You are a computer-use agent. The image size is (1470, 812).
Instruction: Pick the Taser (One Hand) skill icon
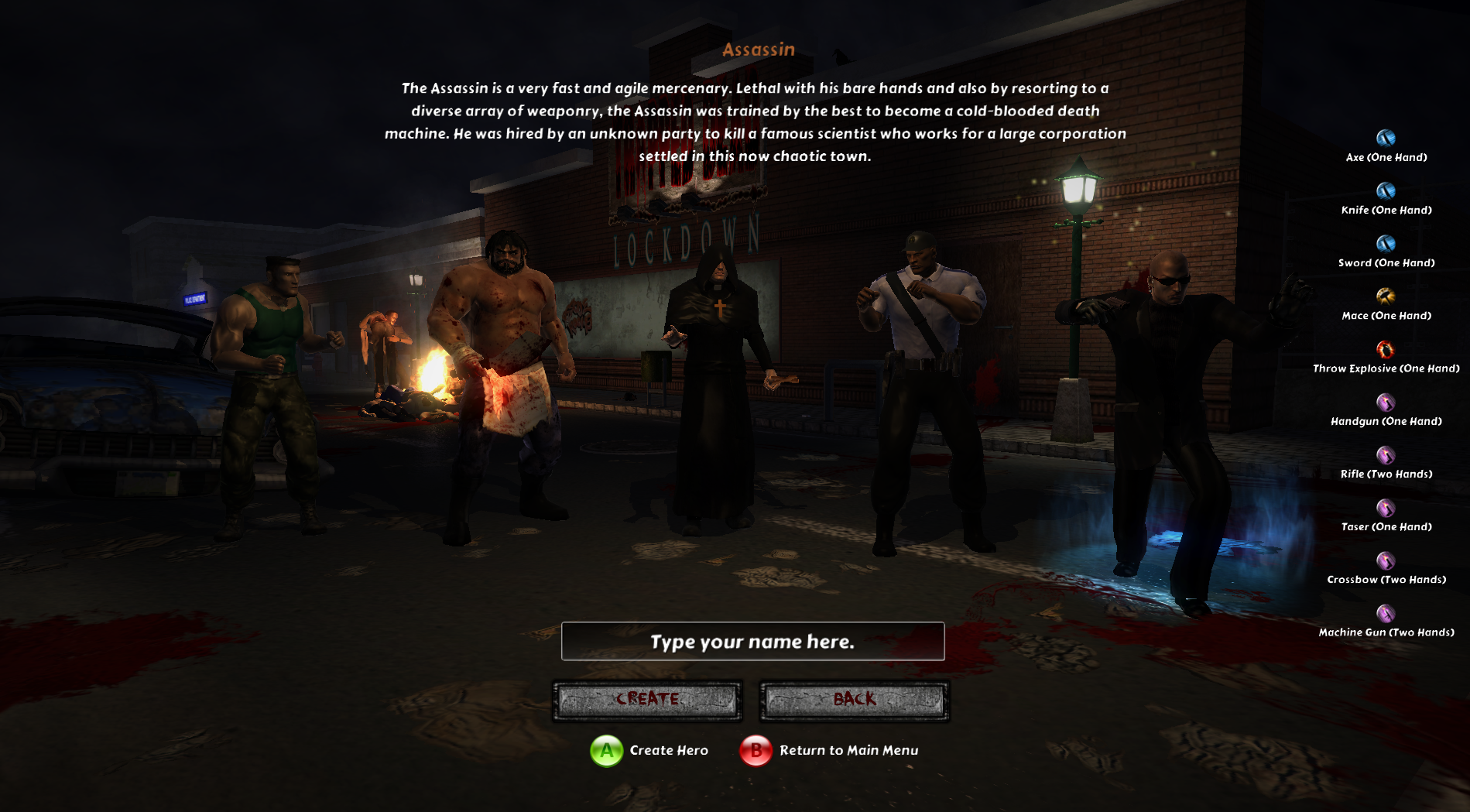[x=1386, y=508]
